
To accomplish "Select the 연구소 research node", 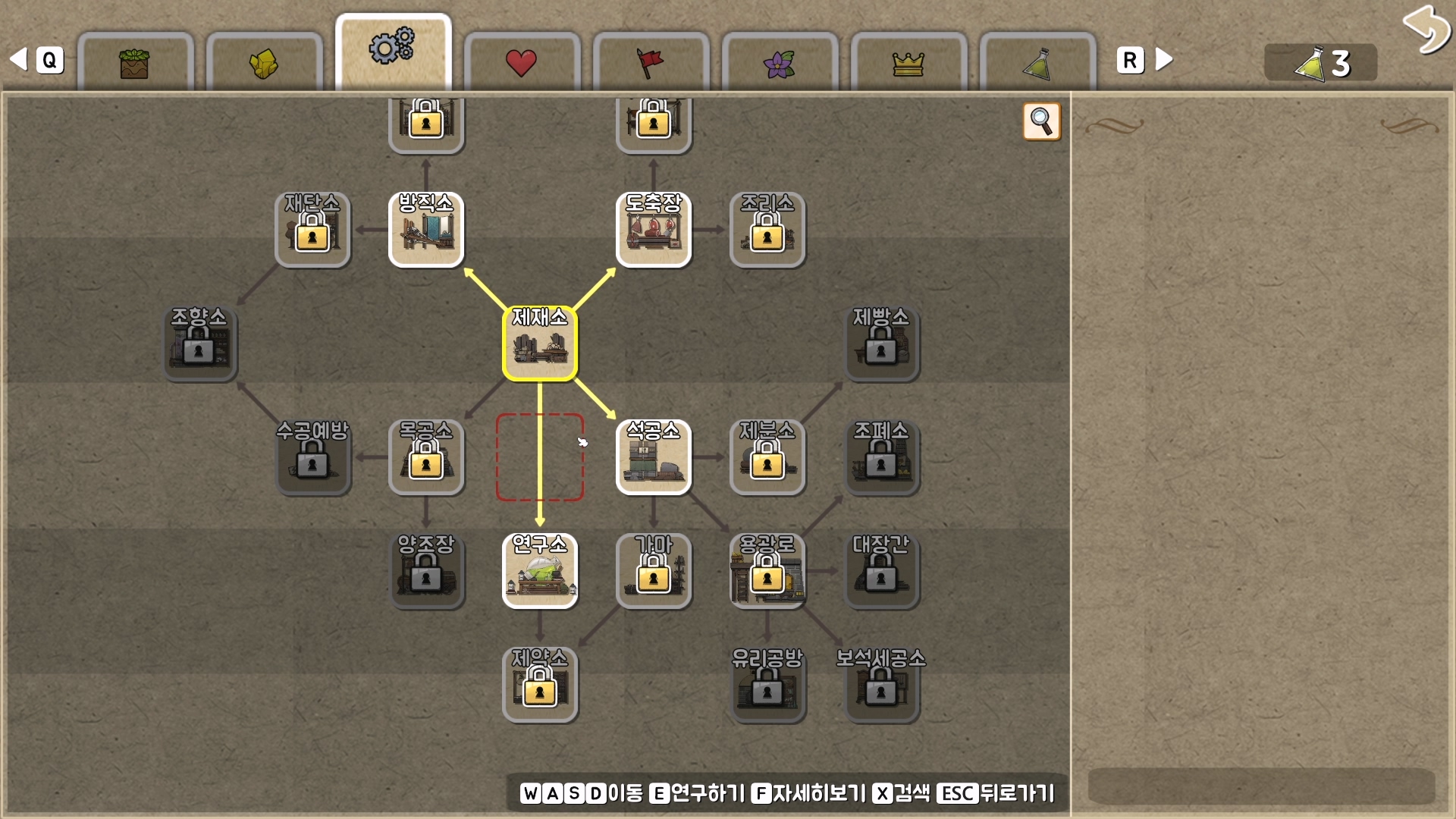I will [540, 571].
